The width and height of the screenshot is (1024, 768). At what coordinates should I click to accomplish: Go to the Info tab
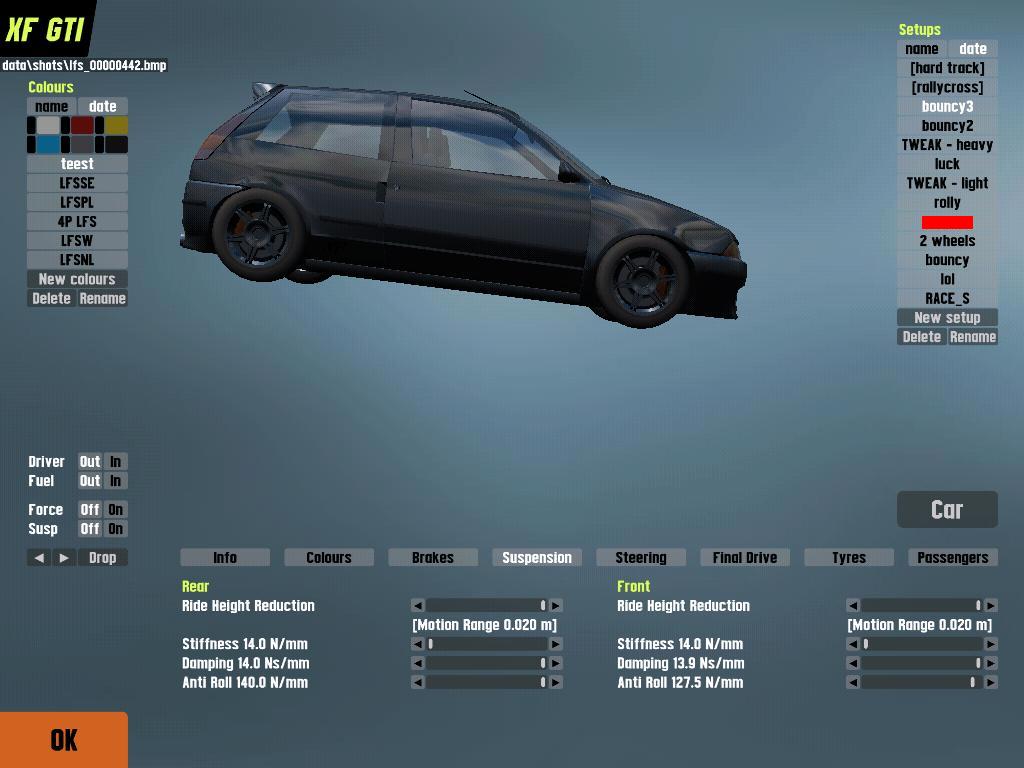pos(225,558)
